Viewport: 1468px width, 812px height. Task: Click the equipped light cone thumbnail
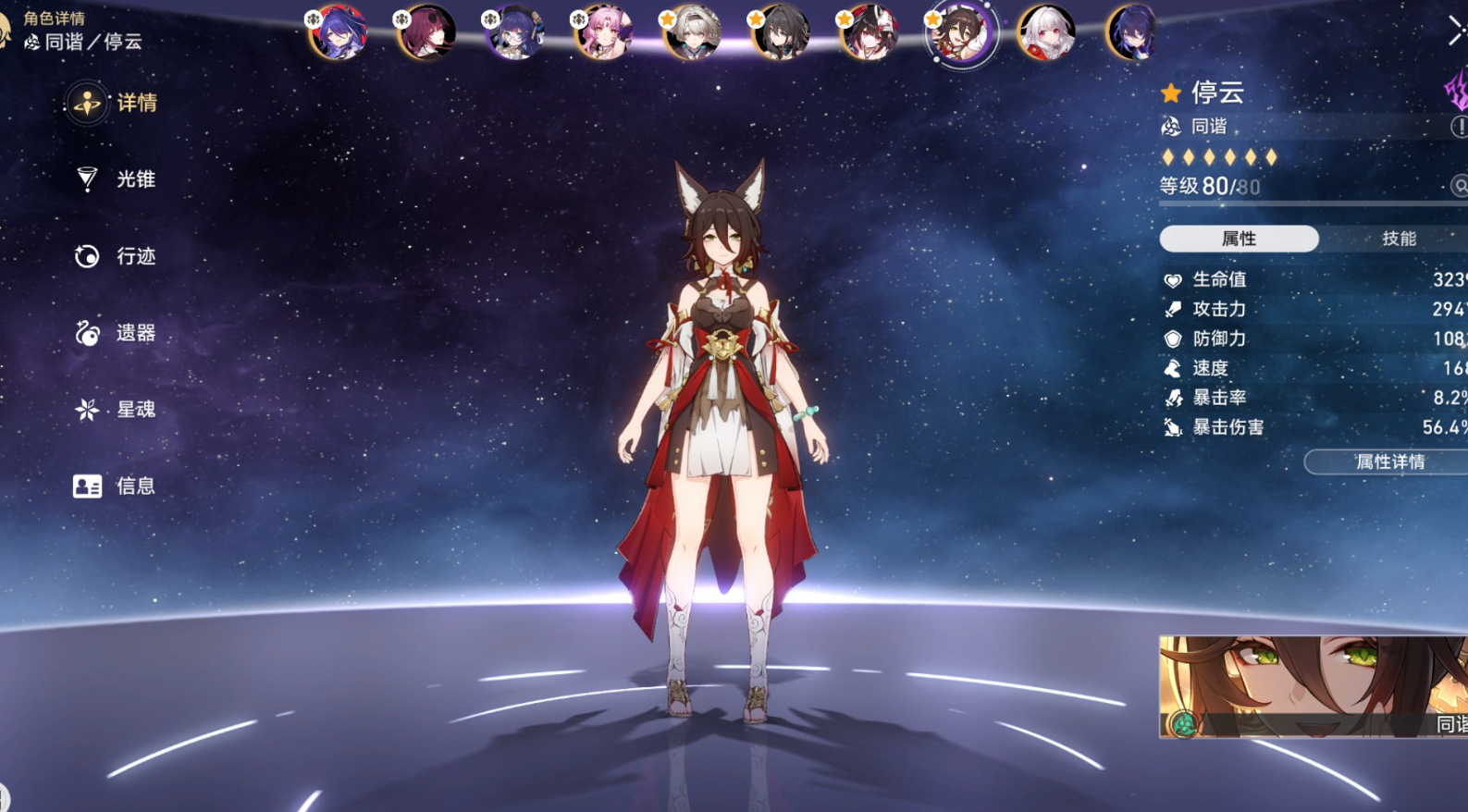click(1313, 686)
